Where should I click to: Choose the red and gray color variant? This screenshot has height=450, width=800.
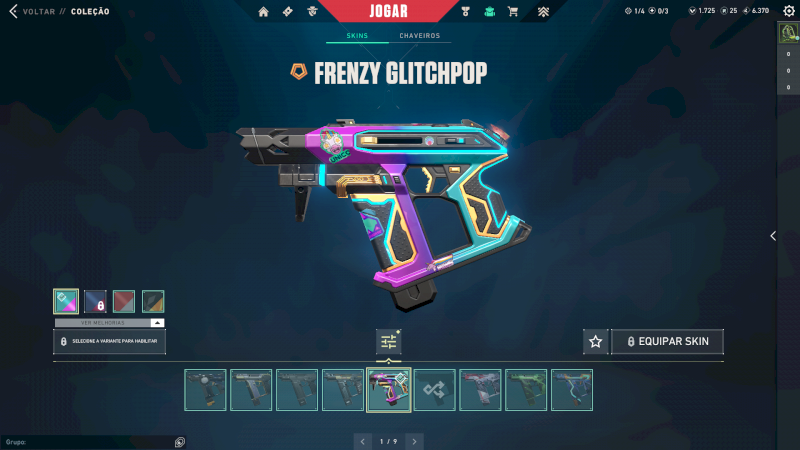tap(124, 301)
